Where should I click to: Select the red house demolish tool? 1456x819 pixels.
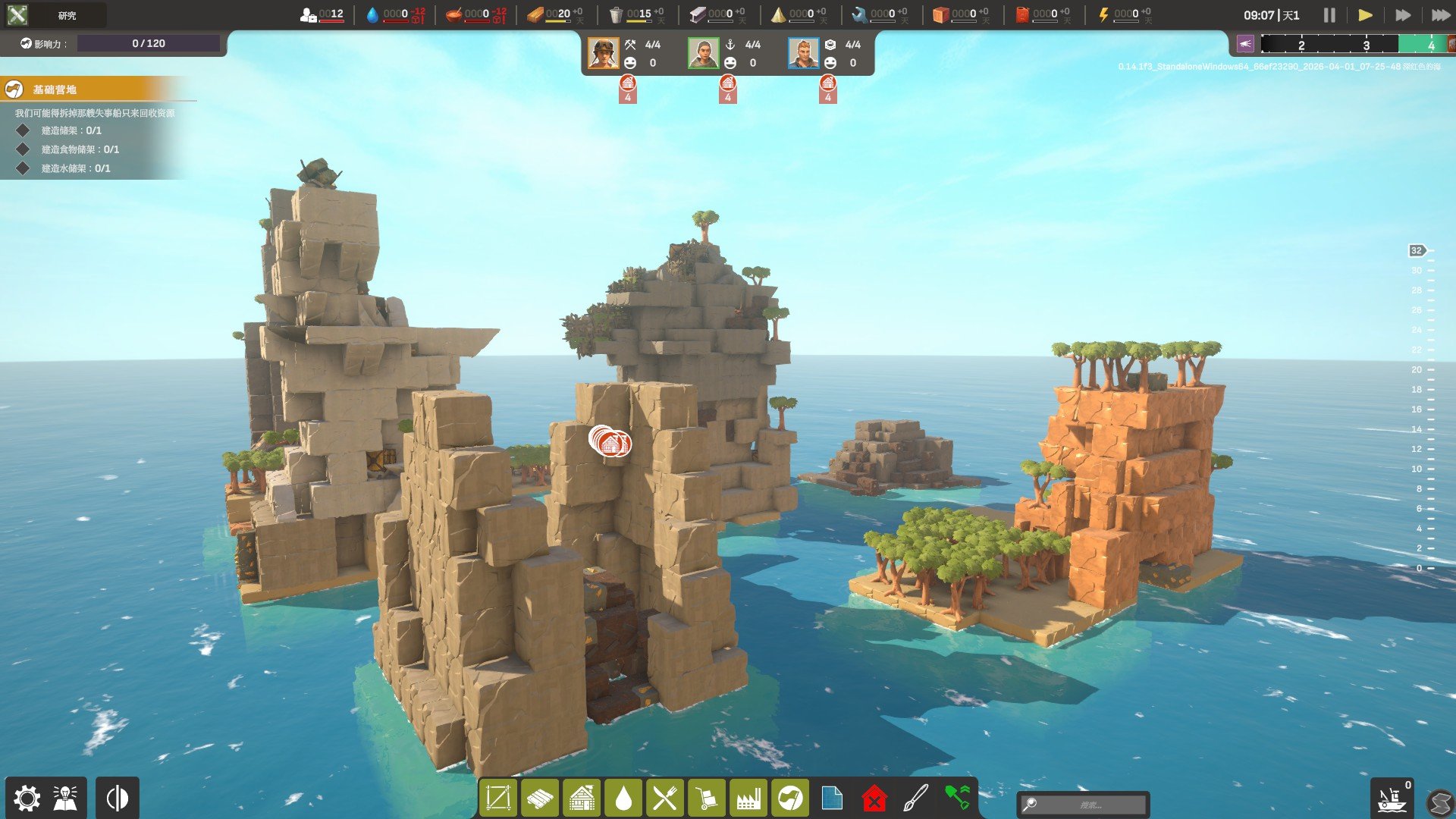pos(874,799)
